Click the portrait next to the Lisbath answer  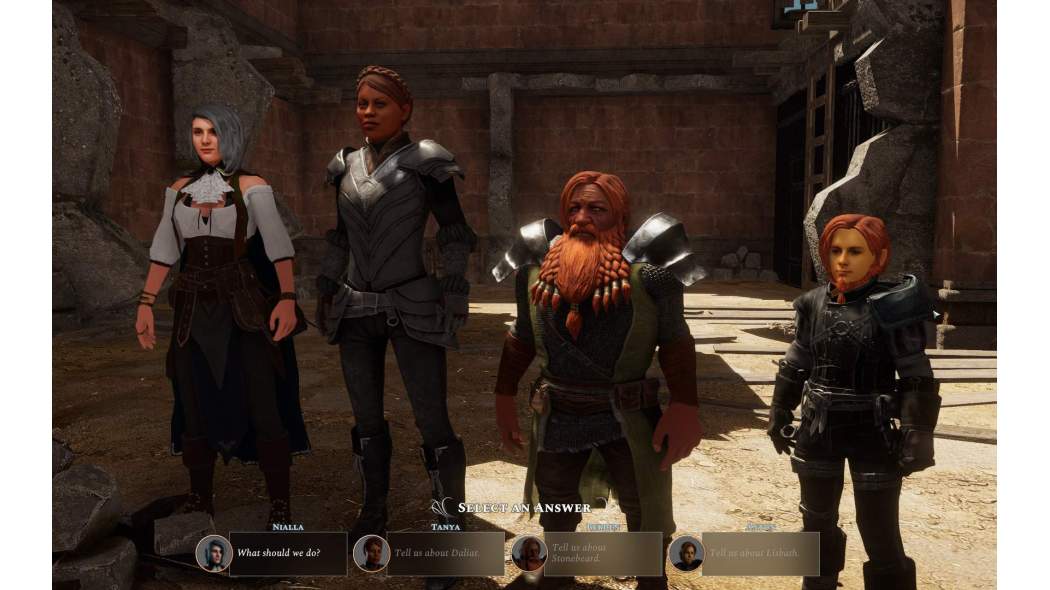pos(686,553)
